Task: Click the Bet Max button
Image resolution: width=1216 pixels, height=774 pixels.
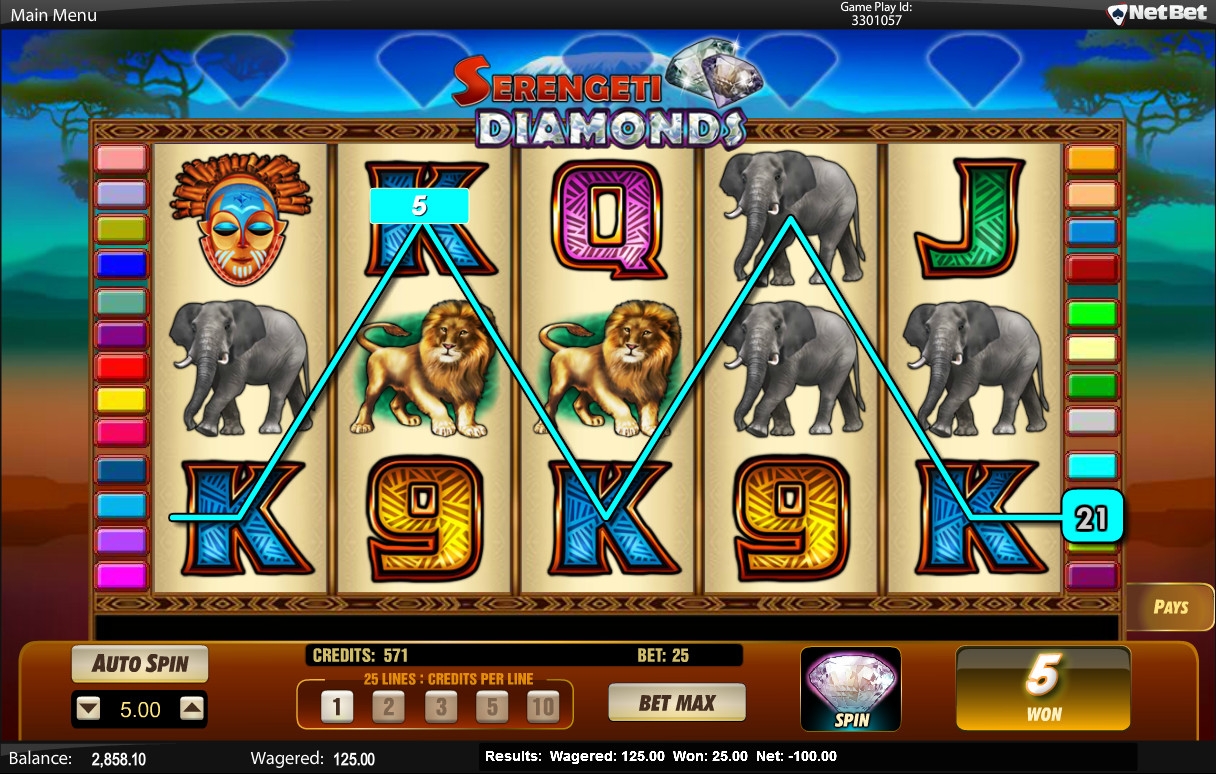Action: pos(677,703)
